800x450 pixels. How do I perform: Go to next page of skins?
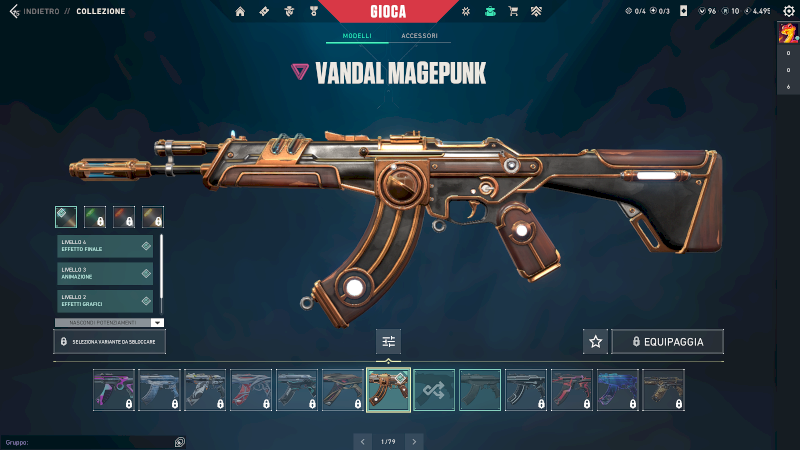[x=415, y=441]
